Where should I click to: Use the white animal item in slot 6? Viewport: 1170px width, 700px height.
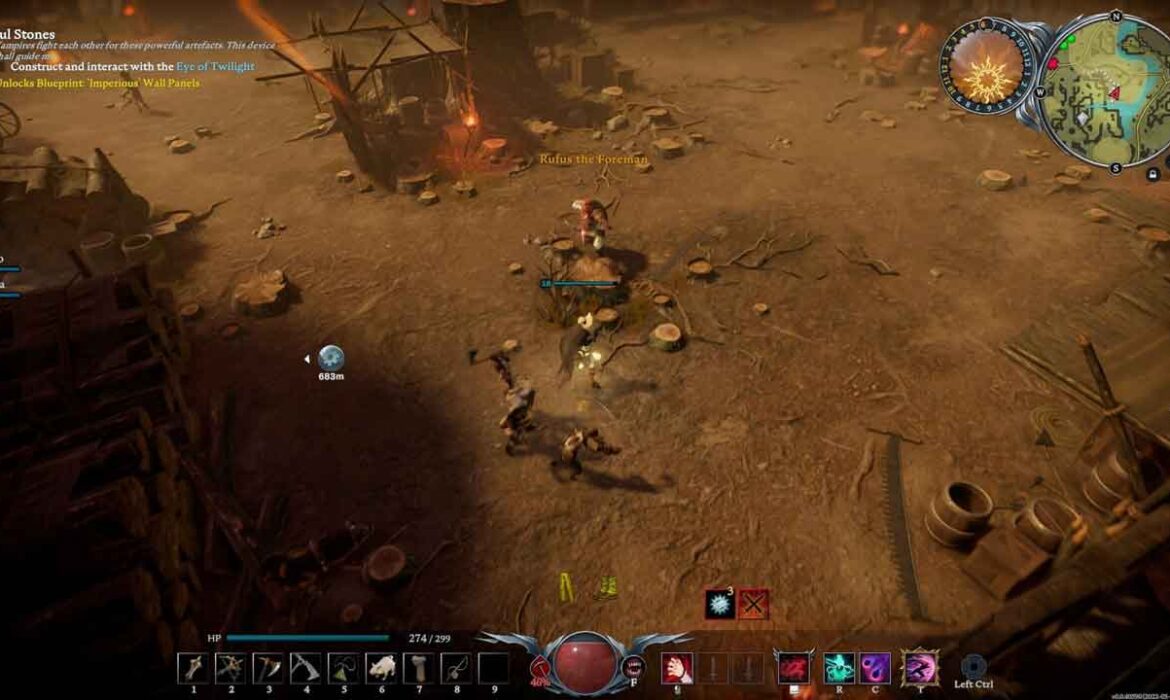pyautogui.click(x=381, y=667)
